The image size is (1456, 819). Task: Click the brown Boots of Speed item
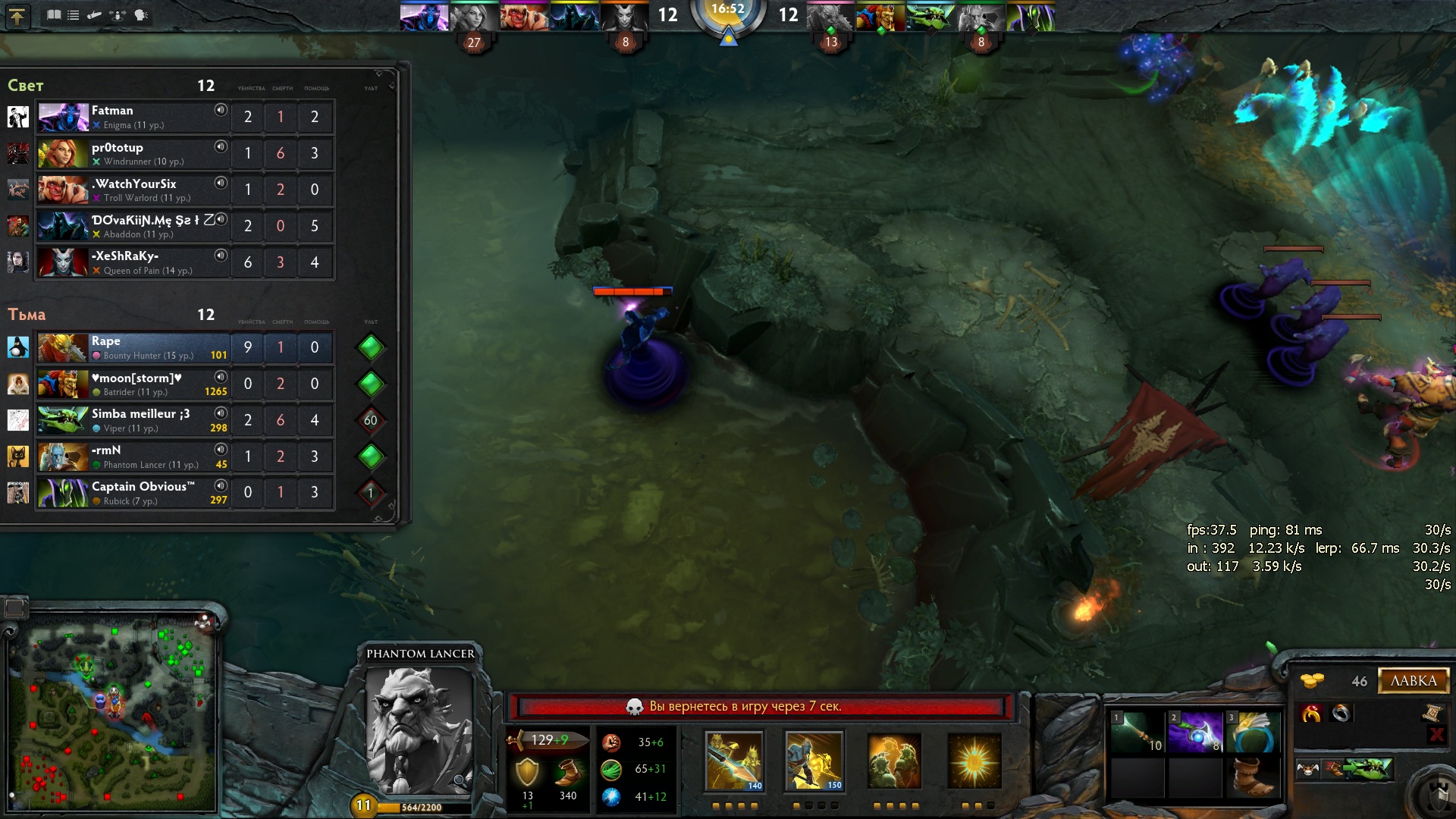[x=1254, y=778]
